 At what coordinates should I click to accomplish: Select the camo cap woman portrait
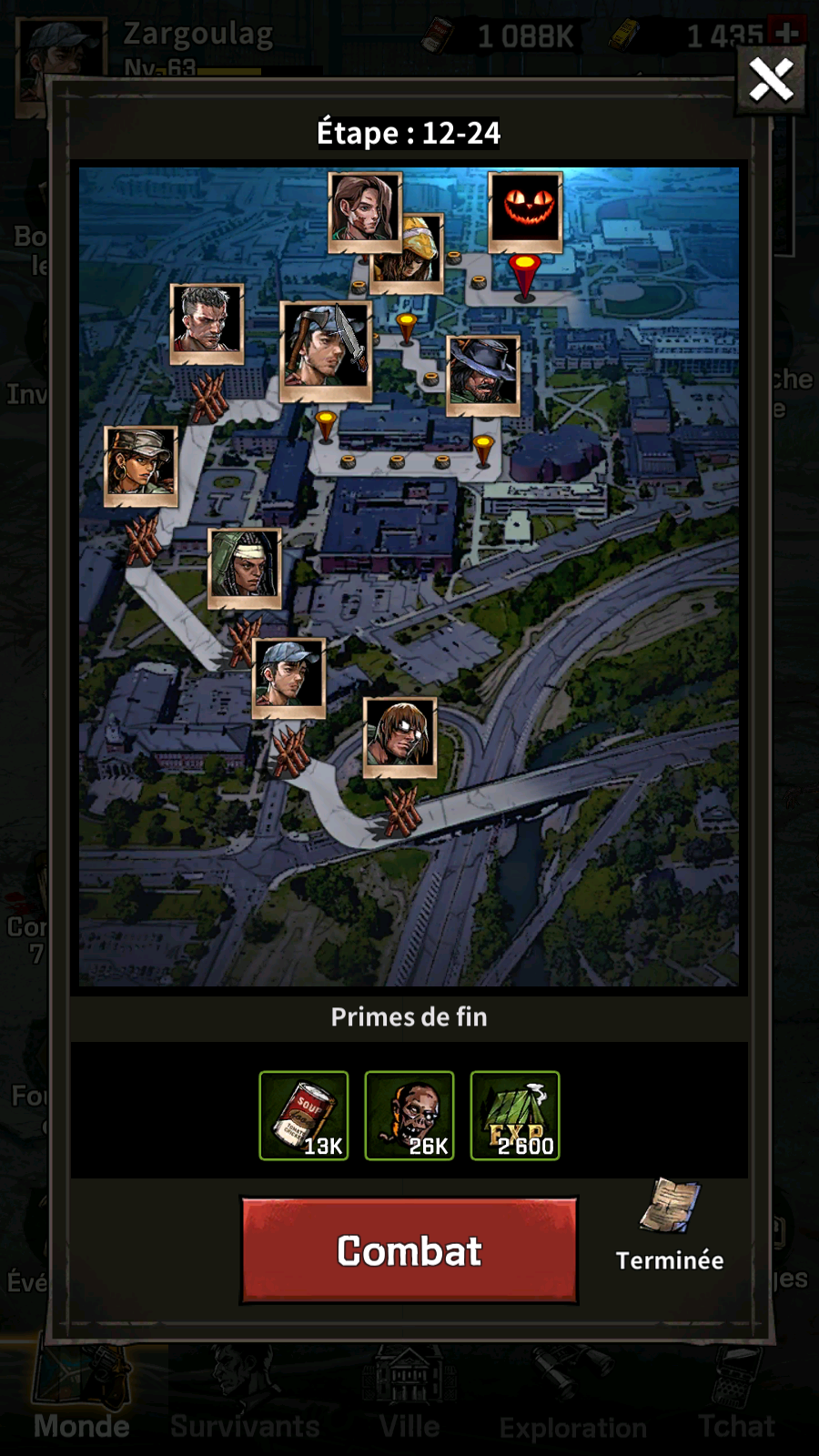coord(141,464)
